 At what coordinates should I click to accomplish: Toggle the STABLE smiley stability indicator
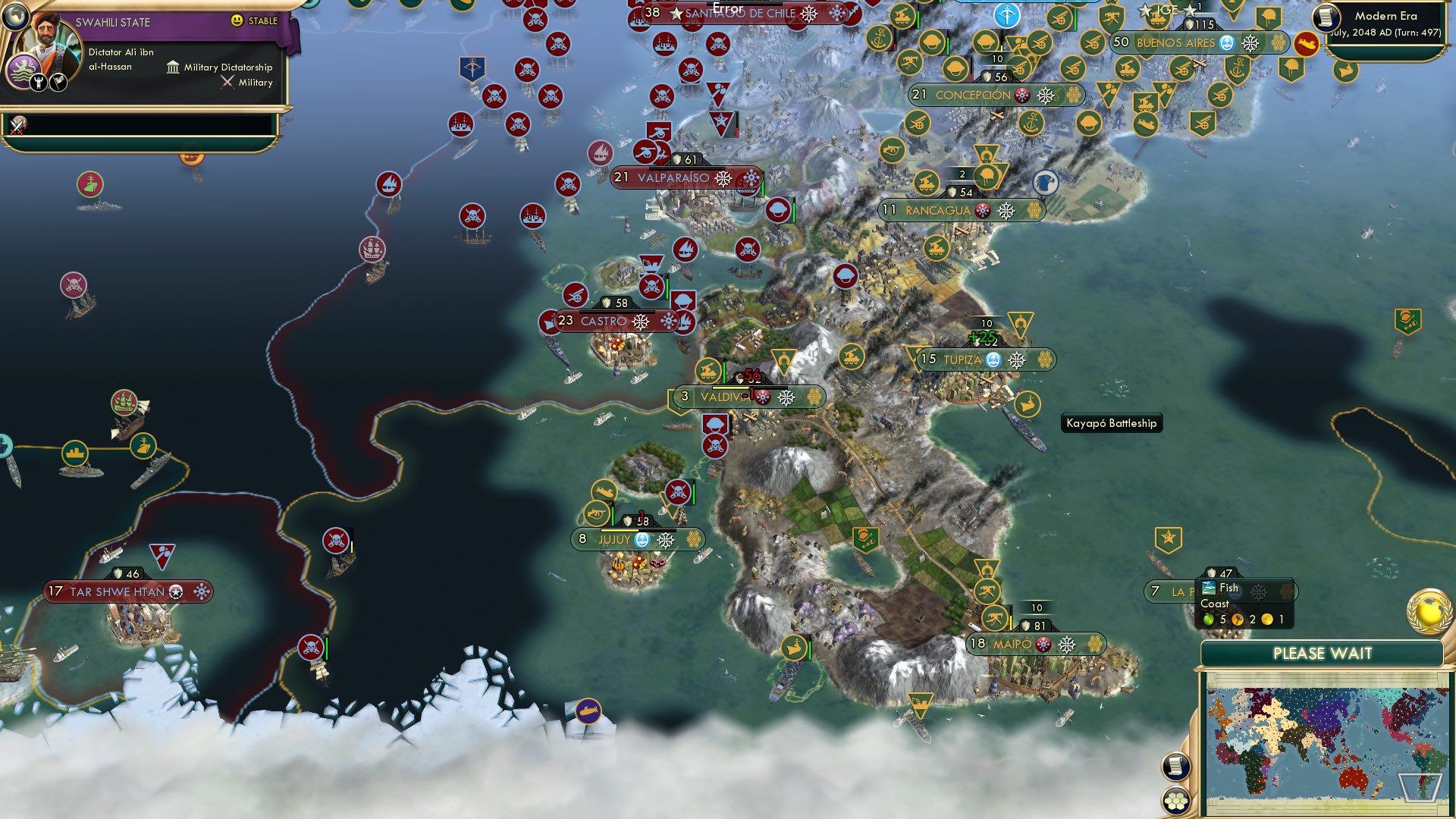coord(236,20)
